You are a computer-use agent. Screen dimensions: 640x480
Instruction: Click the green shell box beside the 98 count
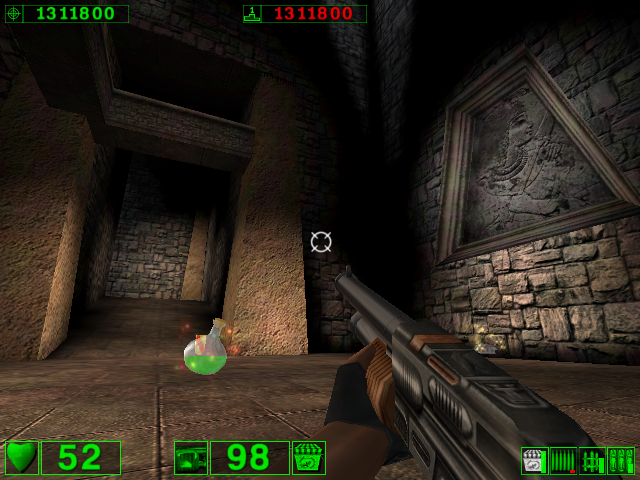click(x=308, y=458)
